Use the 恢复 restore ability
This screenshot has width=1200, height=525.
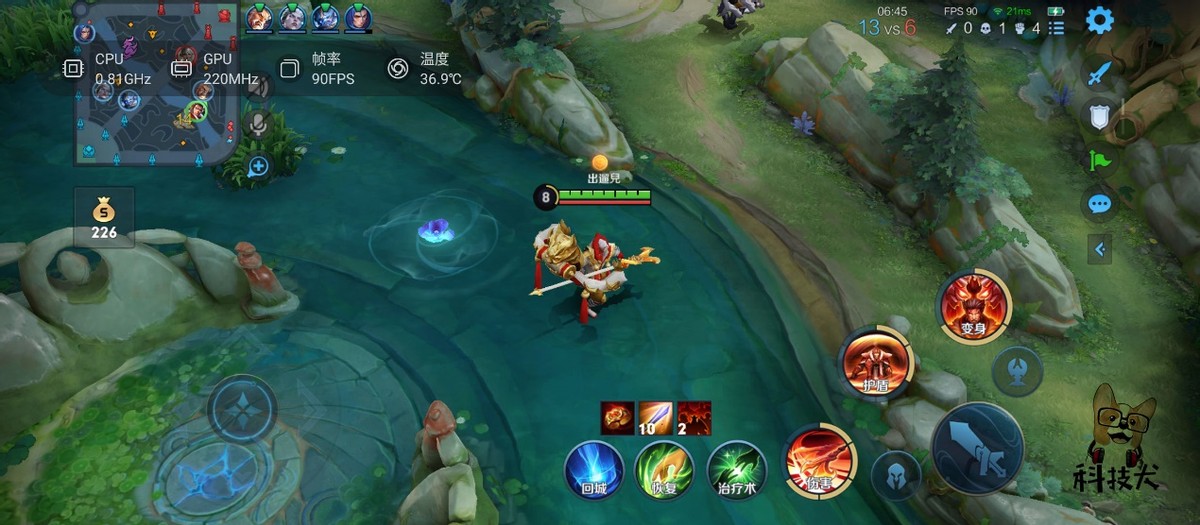click(665, 469)
